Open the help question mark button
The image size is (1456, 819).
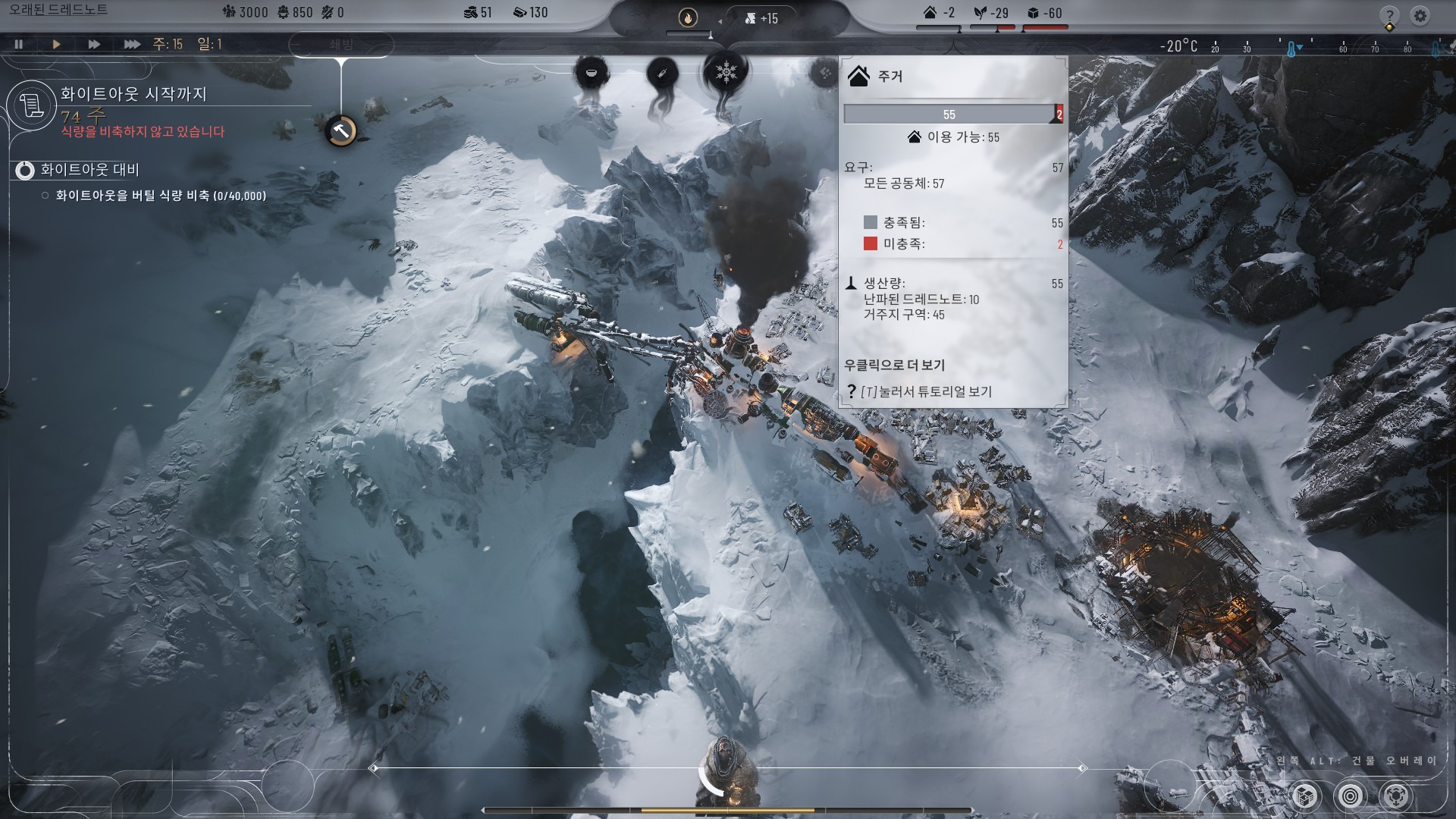1389,17
